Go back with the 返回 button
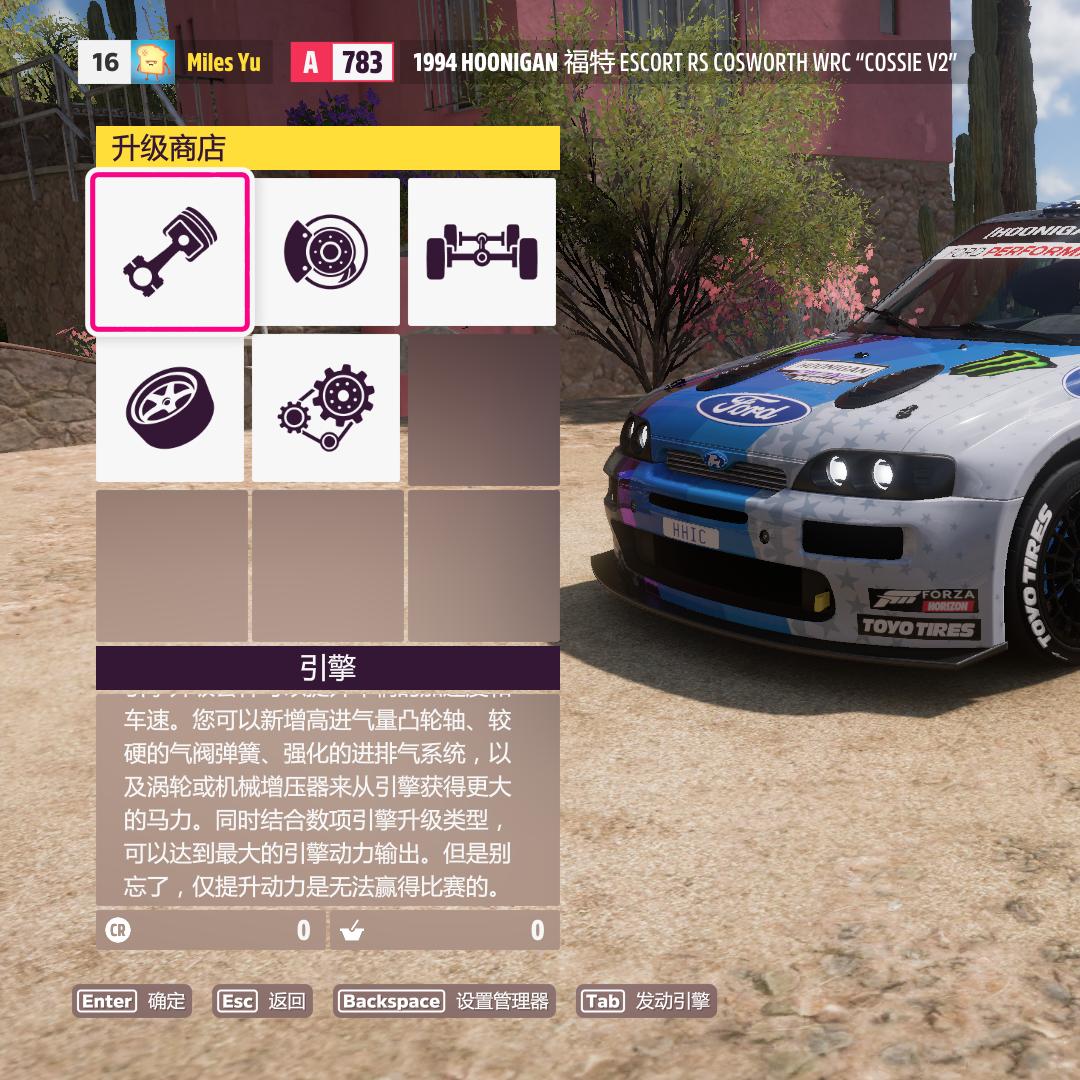This screenshot has width=1080, height=1080. [x=263, y=1001]
